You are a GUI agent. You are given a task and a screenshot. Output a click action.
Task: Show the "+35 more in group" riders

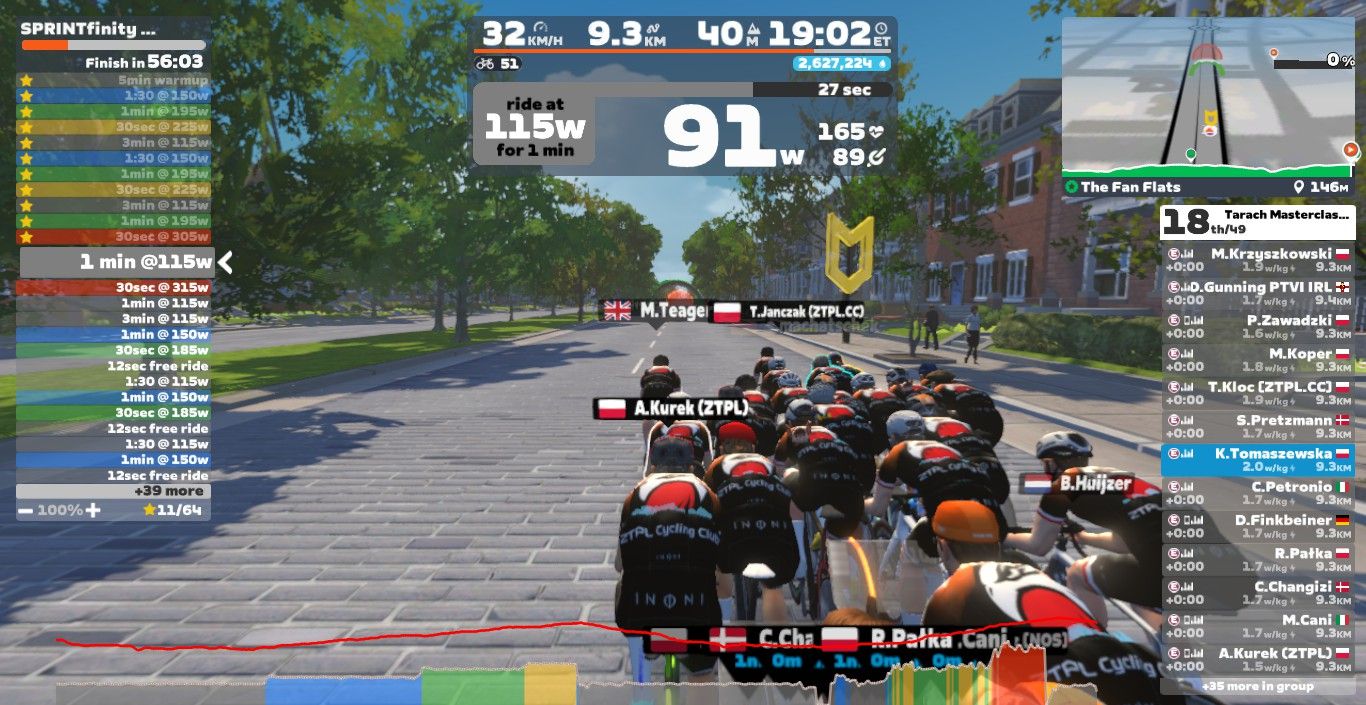click(1258, 686)
